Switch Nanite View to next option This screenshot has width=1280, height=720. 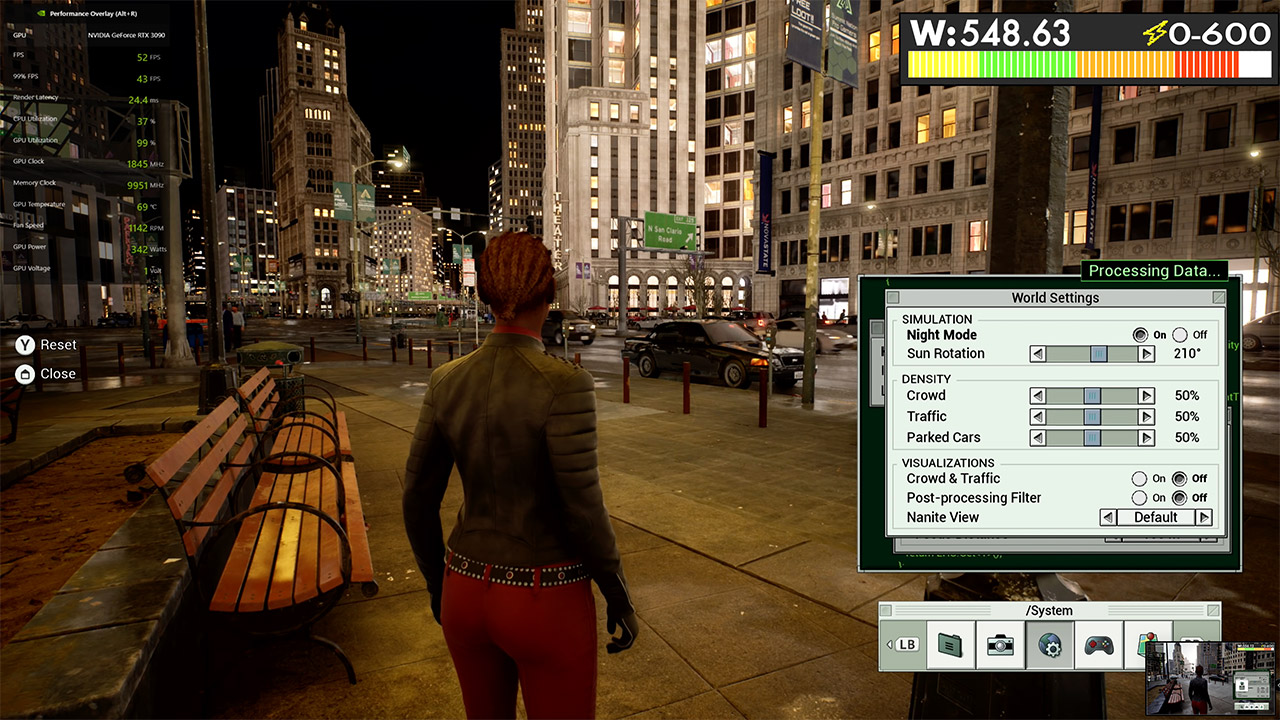[x=1204, y=518]
